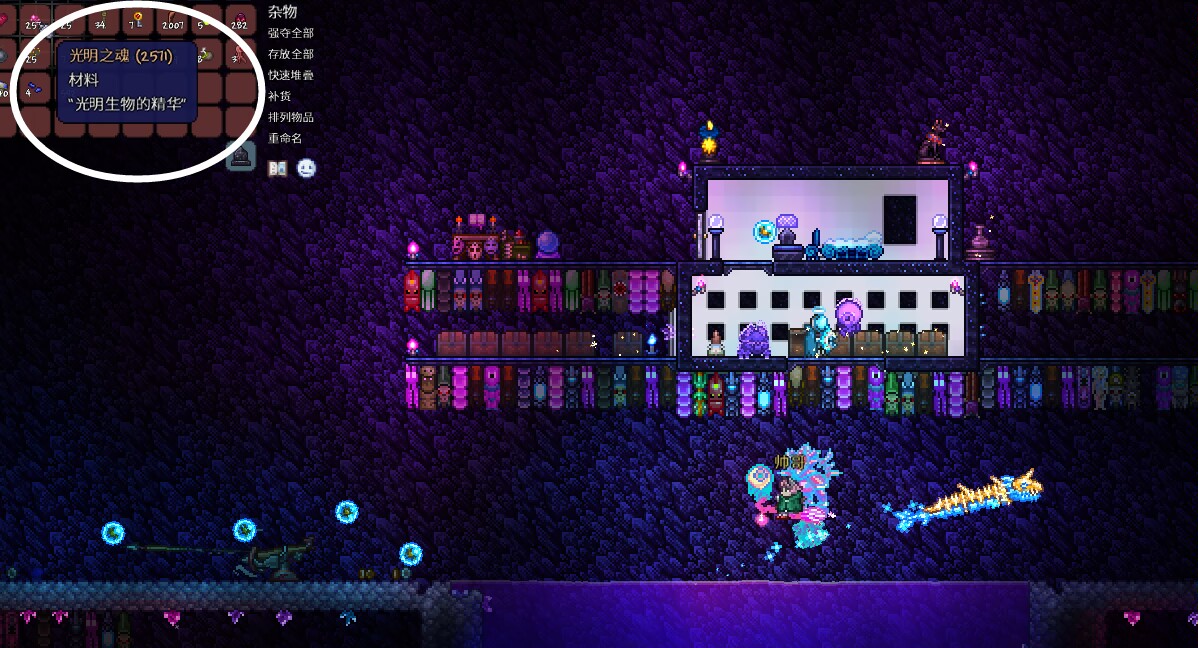This screenshot has height=648, width=1198.
Task: Select the 补货 restock option
Action: tap(279, 96)
